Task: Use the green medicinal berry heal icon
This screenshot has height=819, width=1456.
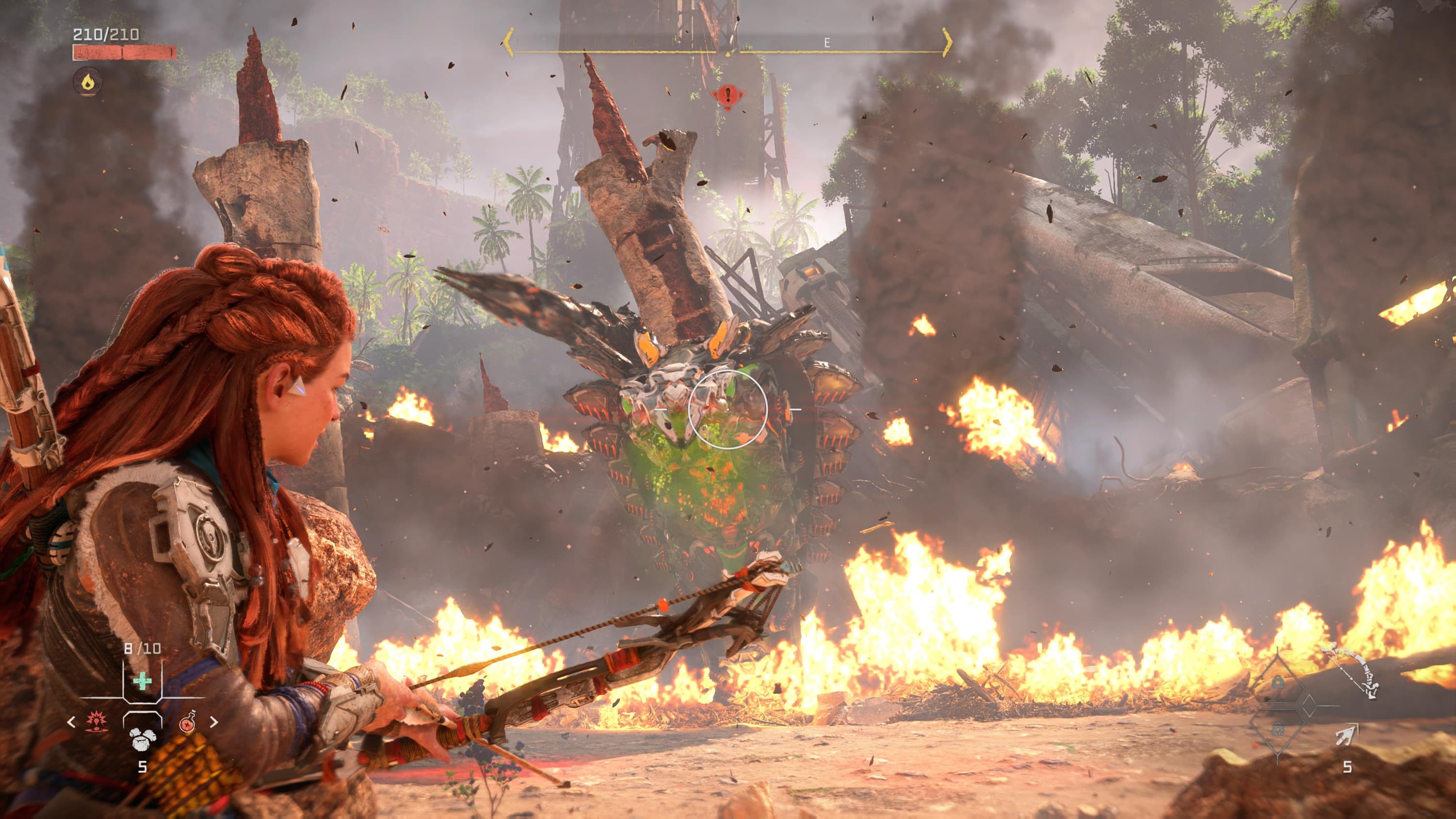Action: [x=142, y=681]
